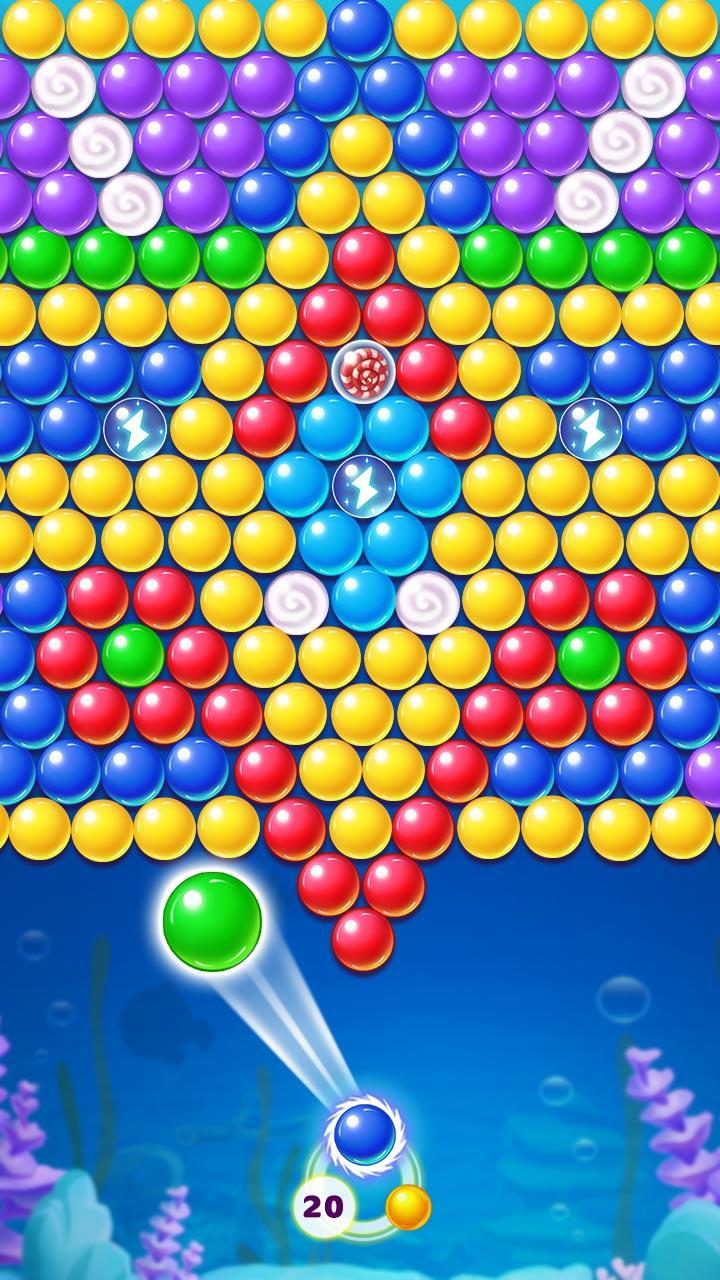Target the lightning bubble between the cyan bubbles
Viewport: 720px width, 1280px height.
point(363,485)
